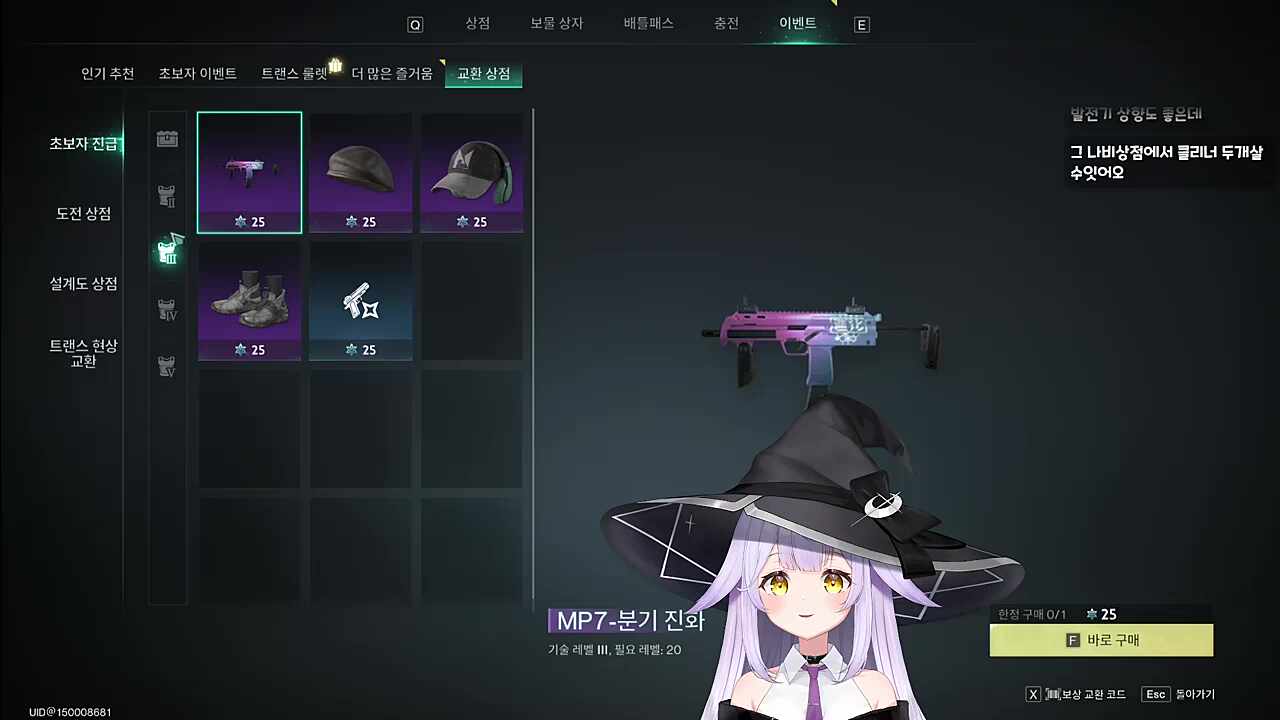The height and width of the screenshot is (720, 1280).
Task: Toggle selection of the MP7 skin thumbnail
Action: 249,170
